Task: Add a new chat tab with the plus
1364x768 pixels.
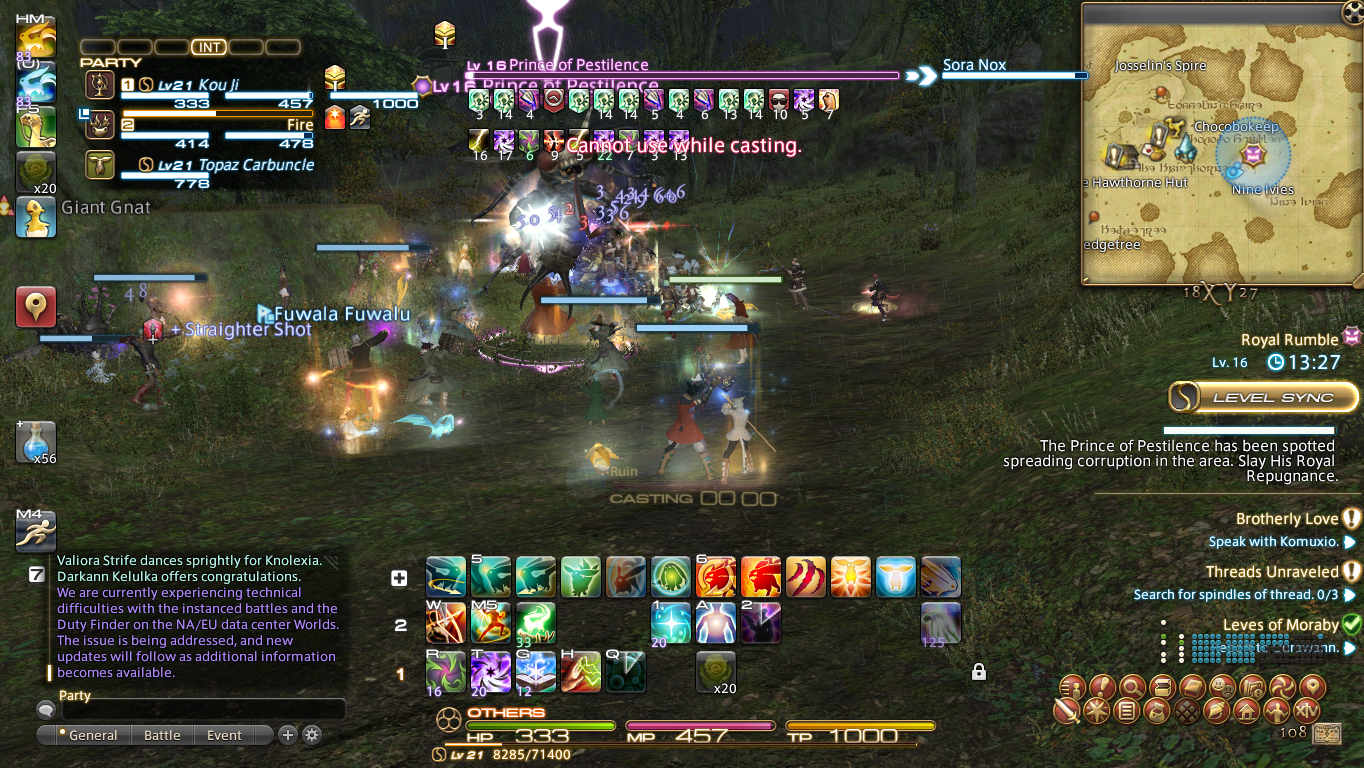Action: pos(288,735)
